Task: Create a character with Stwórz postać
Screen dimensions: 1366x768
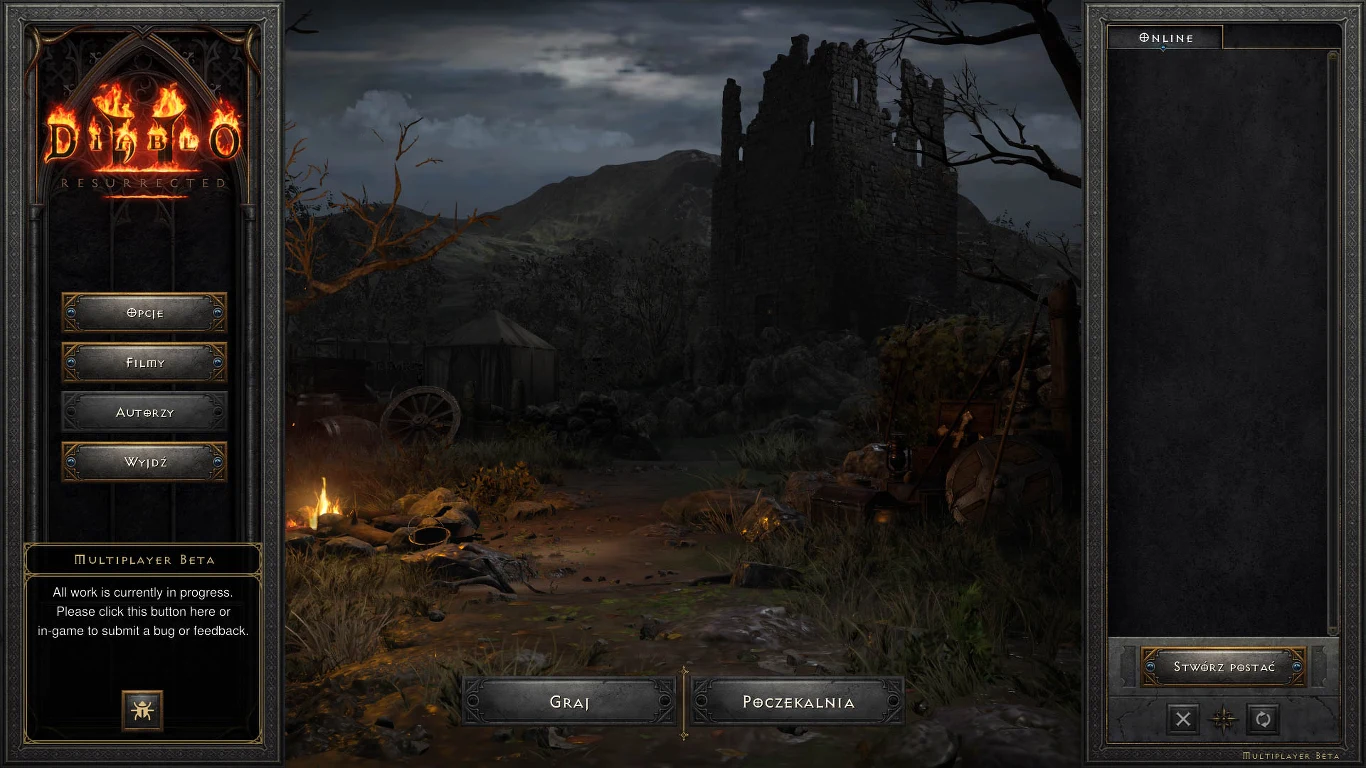Action: tap(1224, 667)
